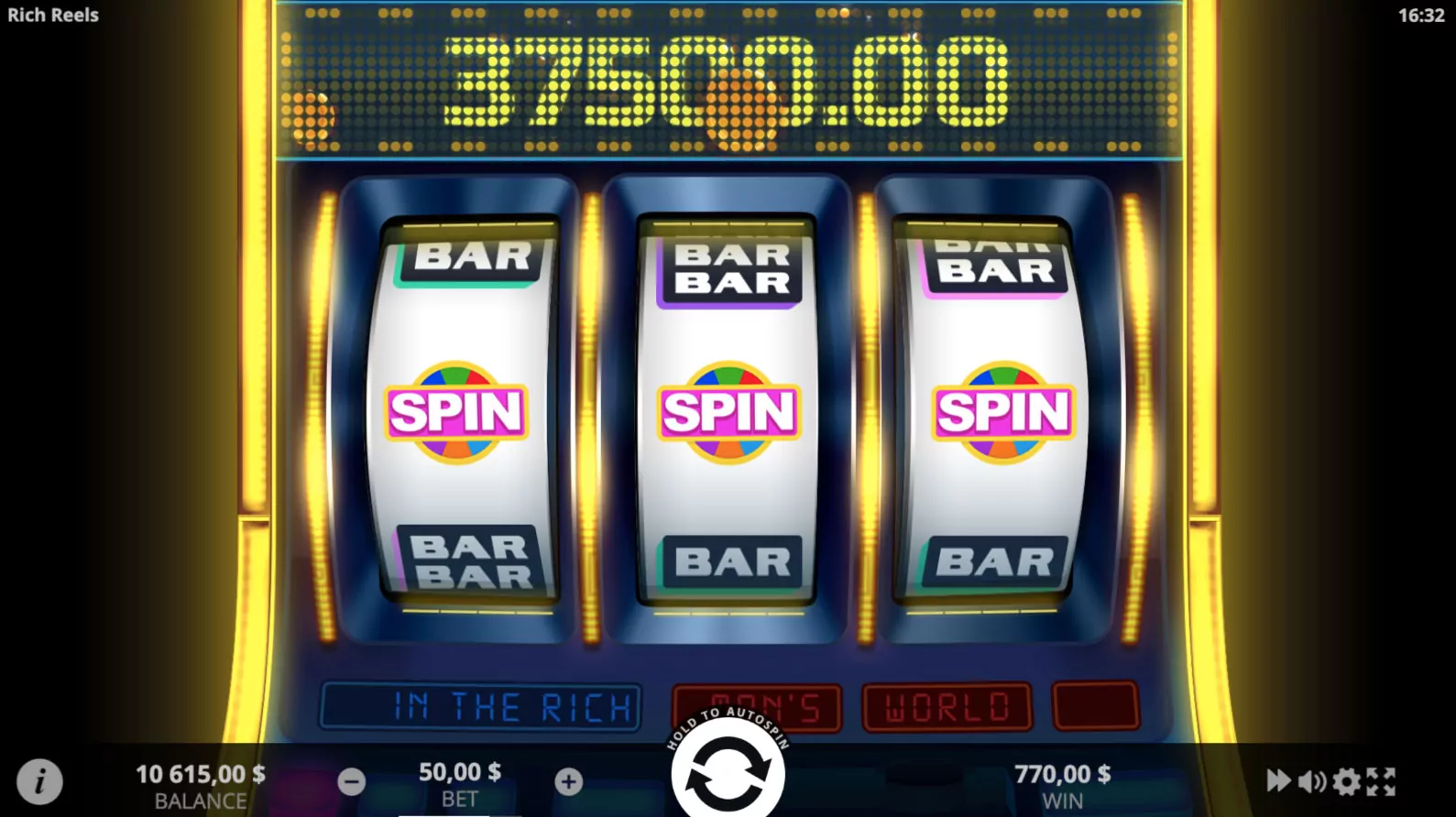Enable turbo fast-forward spins
This screenshot has height=817, width=1456.
[x=1279, y=780]
